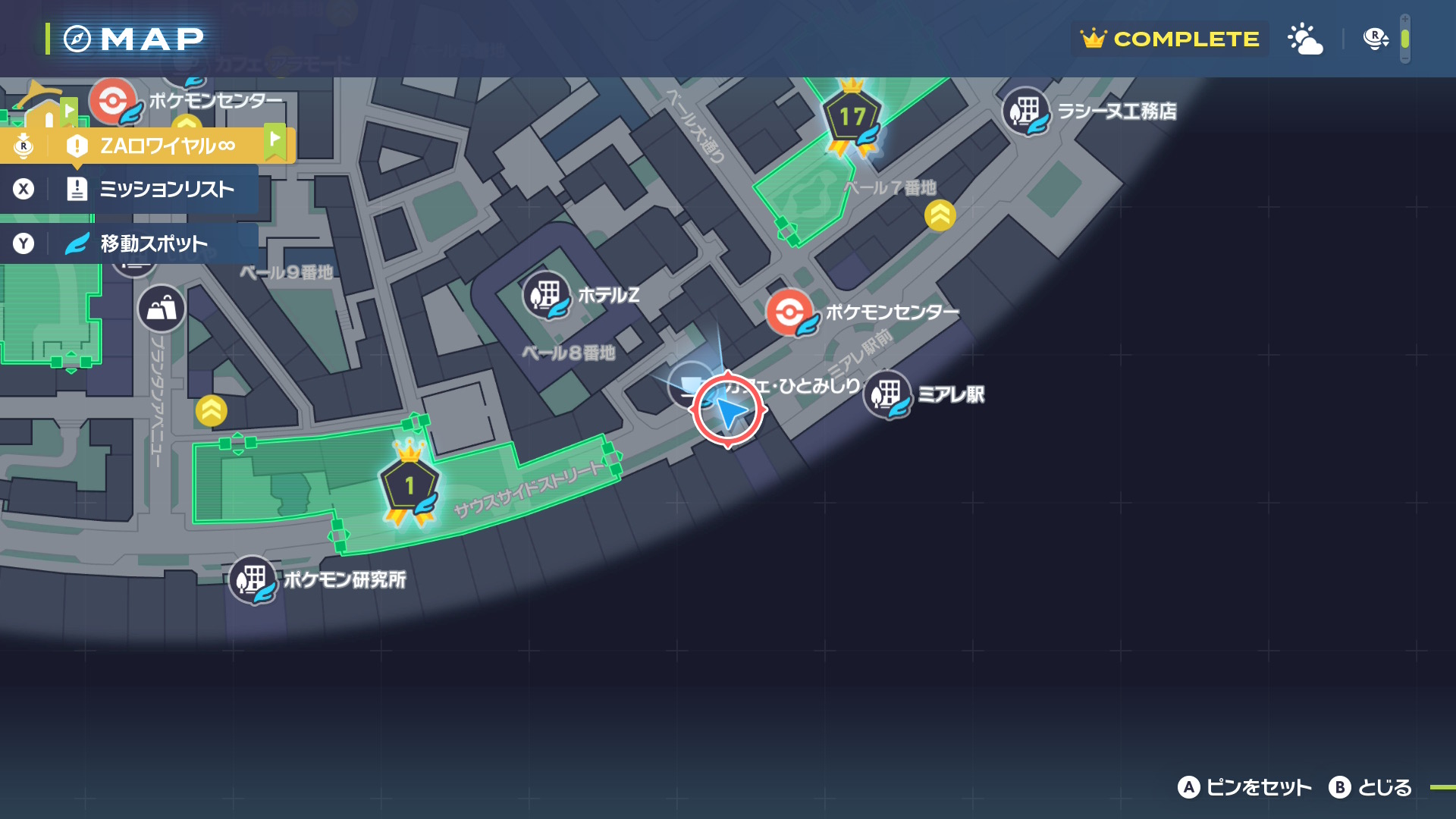The height and width of the screenshot is (819, 1456).
Task: Click the yellow chevron marker above サウスサイドストリート
Action: pos(212,411)
